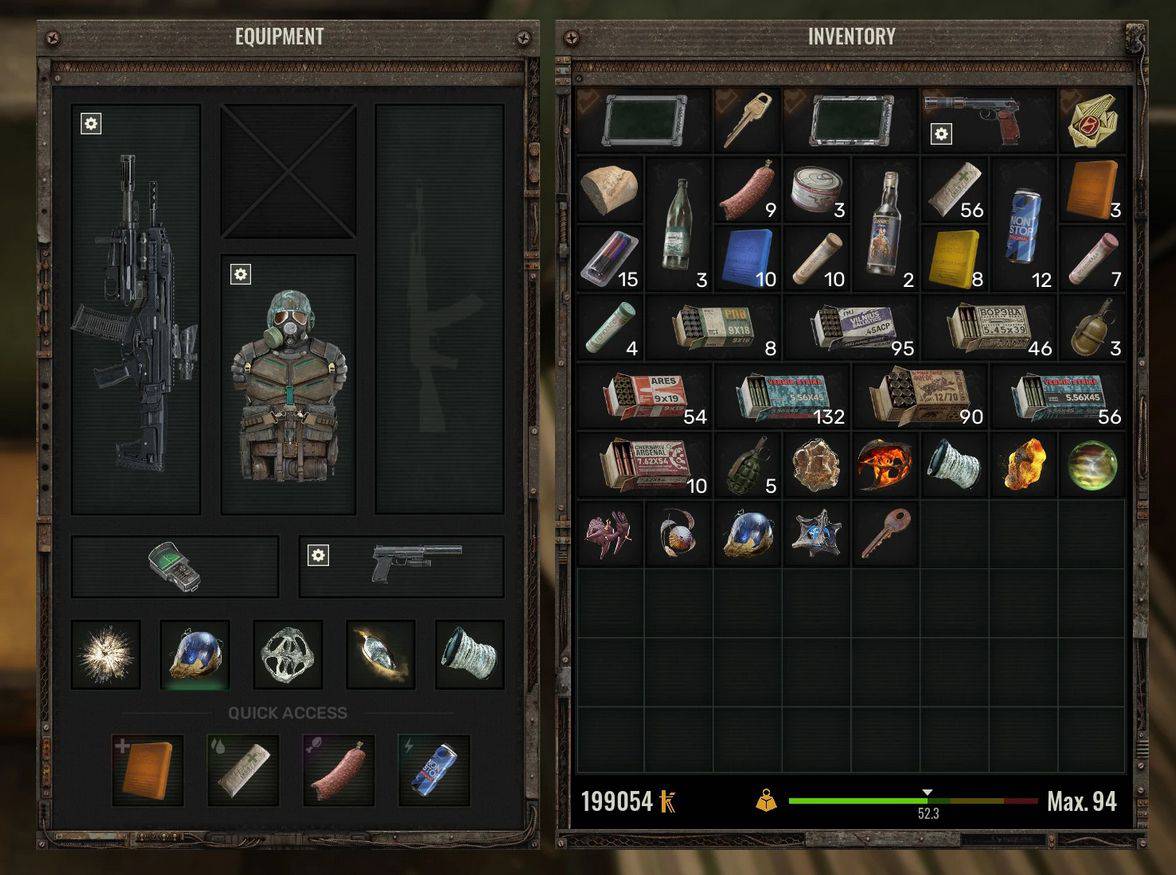Pick the 12/70 shotgun shell box
1176x875 pixels.
coord(918,396)
